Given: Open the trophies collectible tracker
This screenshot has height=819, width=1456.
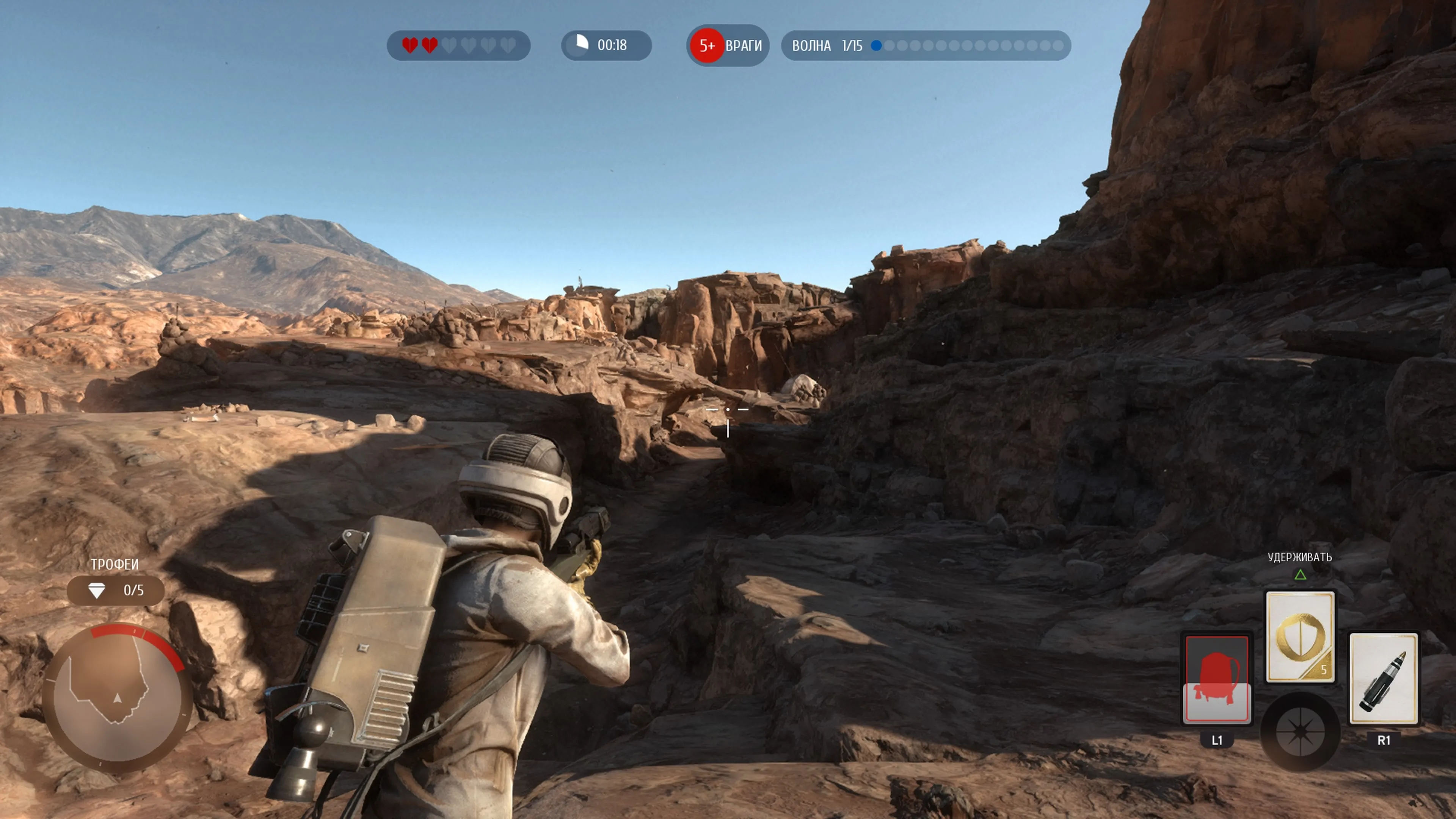Looking at the screenshot, I should [x=116, y=591].
